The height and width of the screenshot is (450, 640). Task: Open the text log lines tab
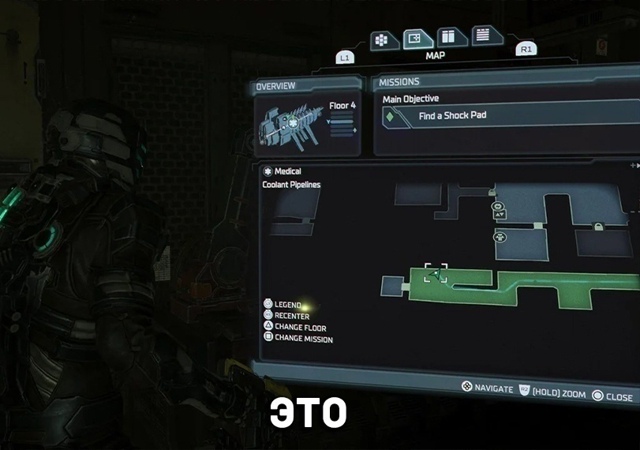pos(484,36)
